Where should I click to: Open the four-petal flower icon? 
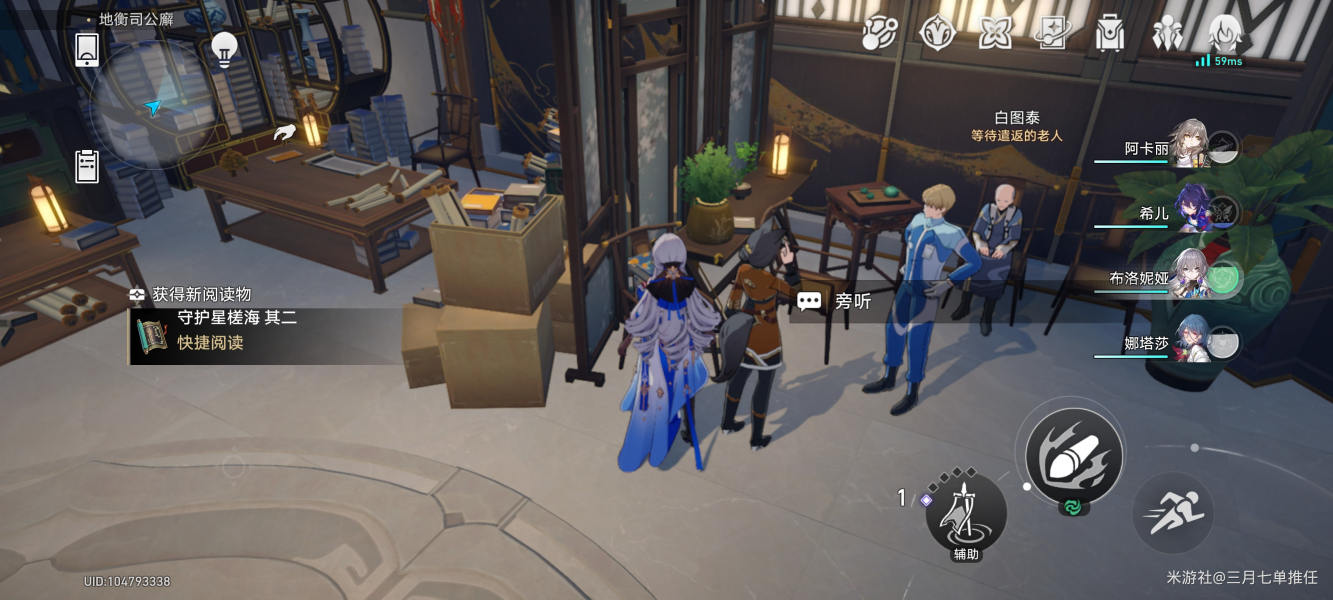click(995, 33)
